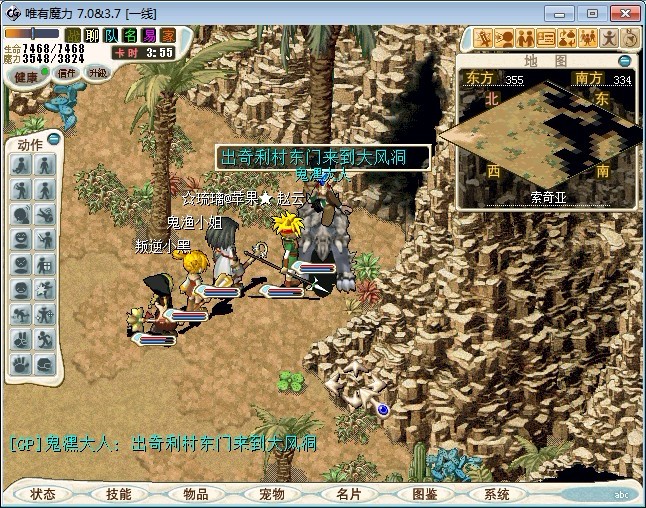This screenshot has width=646, height=508.
Task: Open the 系统 system menu
Action: click(497, 494)
